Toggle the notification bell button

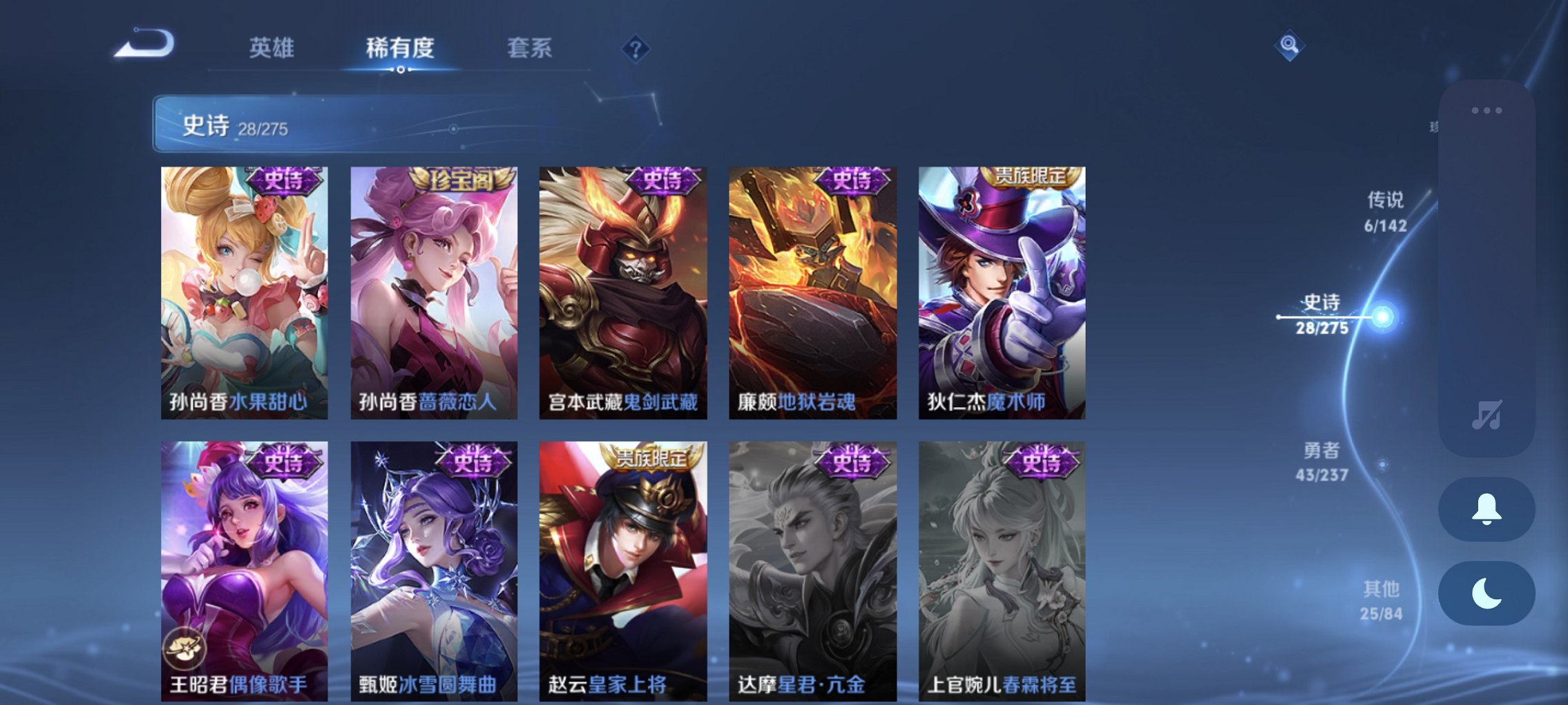tap(1486, 509)
